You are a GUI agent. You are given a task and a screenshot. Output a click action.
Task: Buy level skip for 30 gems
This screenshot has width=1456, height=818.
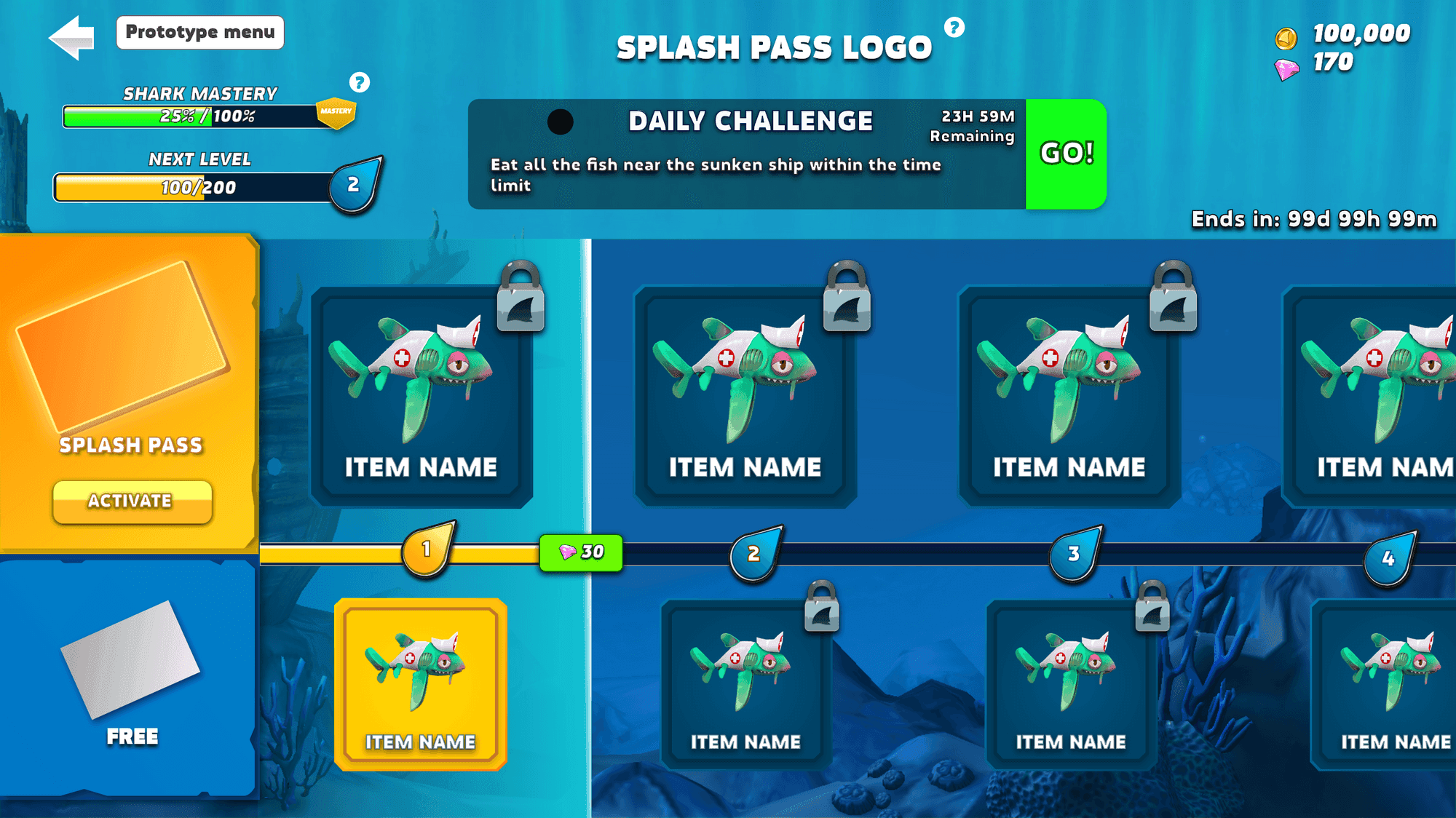[x=581, y=552]
